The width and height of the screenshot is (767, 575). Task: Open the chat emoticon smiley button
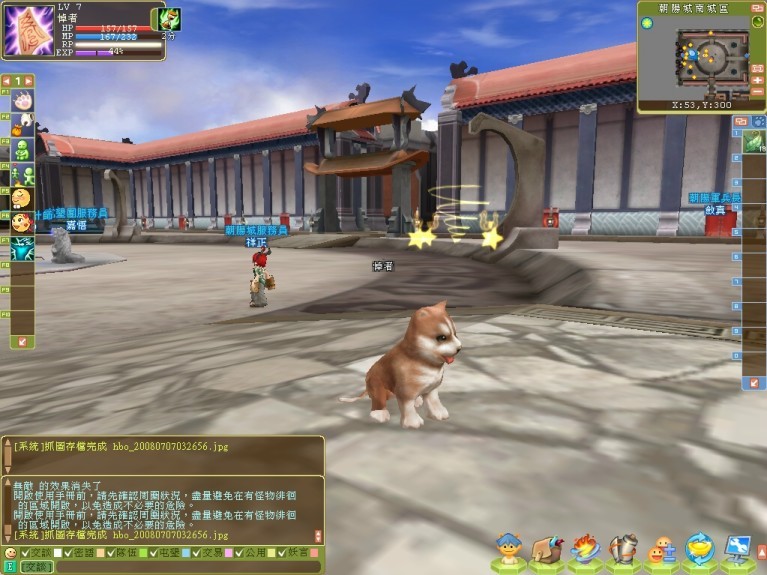pyautogui.click(x=10, y=552)
